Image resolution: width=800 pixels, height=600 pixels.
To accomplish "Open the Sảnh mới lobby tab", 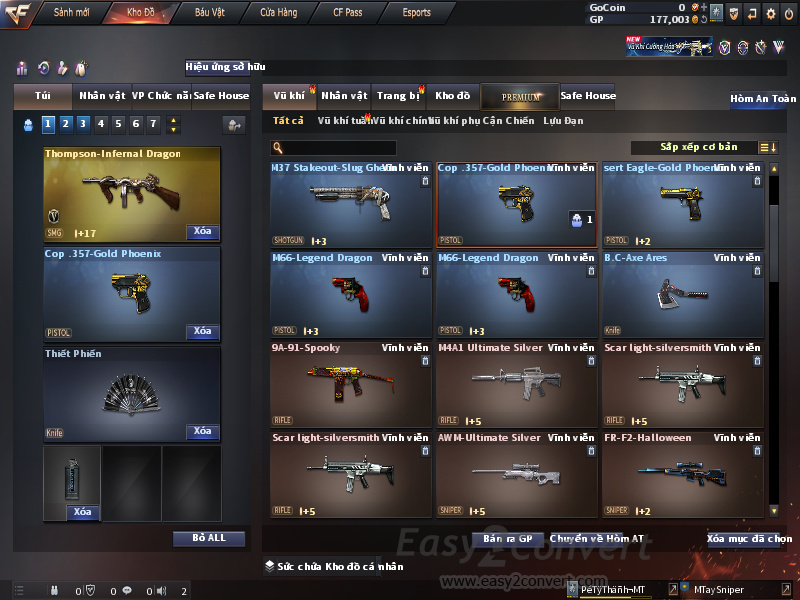I will [x=72, y=13].
